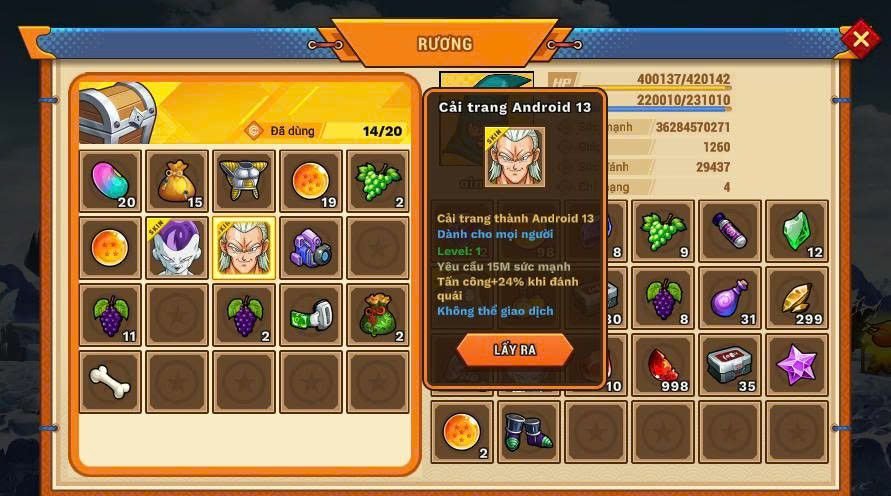Select the bone item slot

tap(110, 381)
